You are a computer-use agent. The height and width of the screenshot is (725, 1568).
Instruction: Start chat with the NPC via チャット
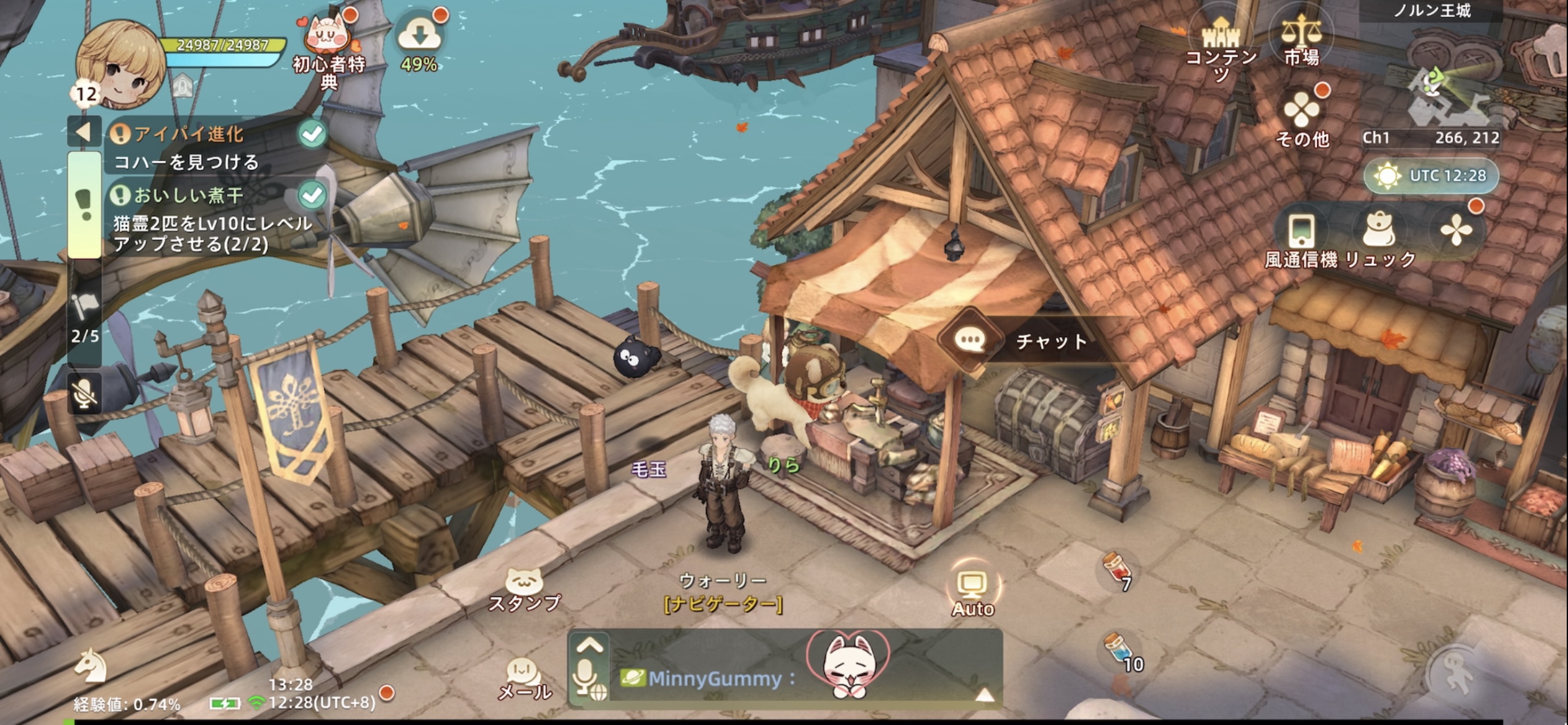[1028, 341]
